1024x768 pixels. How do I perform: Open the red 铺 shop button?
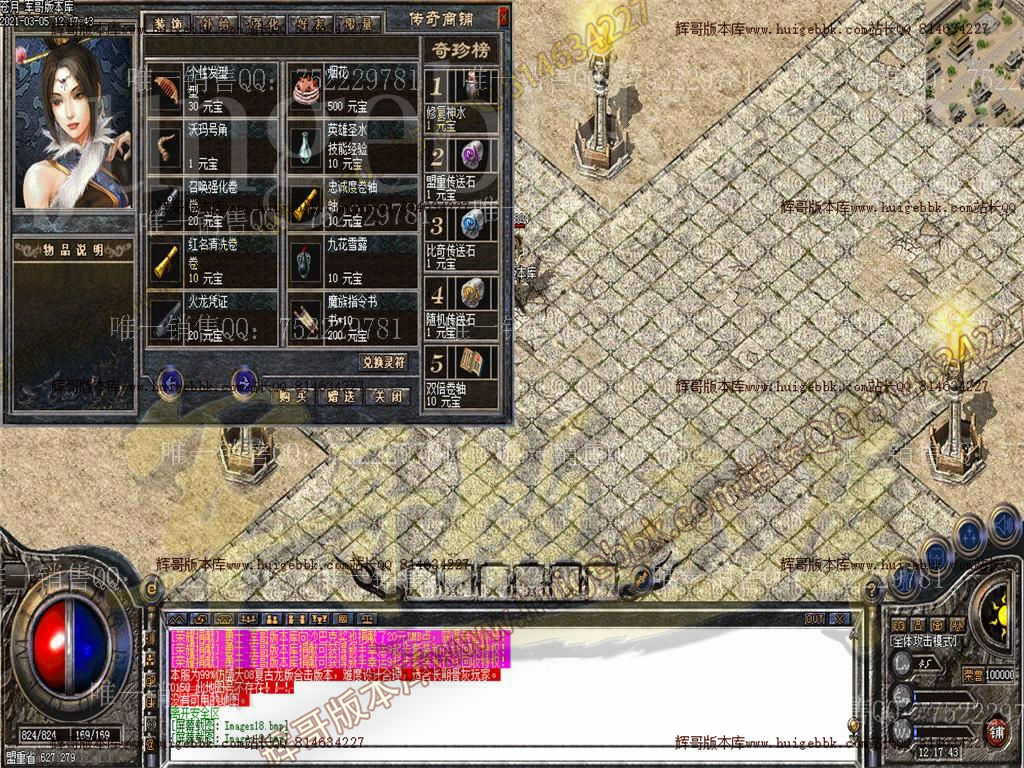[996, 731]
